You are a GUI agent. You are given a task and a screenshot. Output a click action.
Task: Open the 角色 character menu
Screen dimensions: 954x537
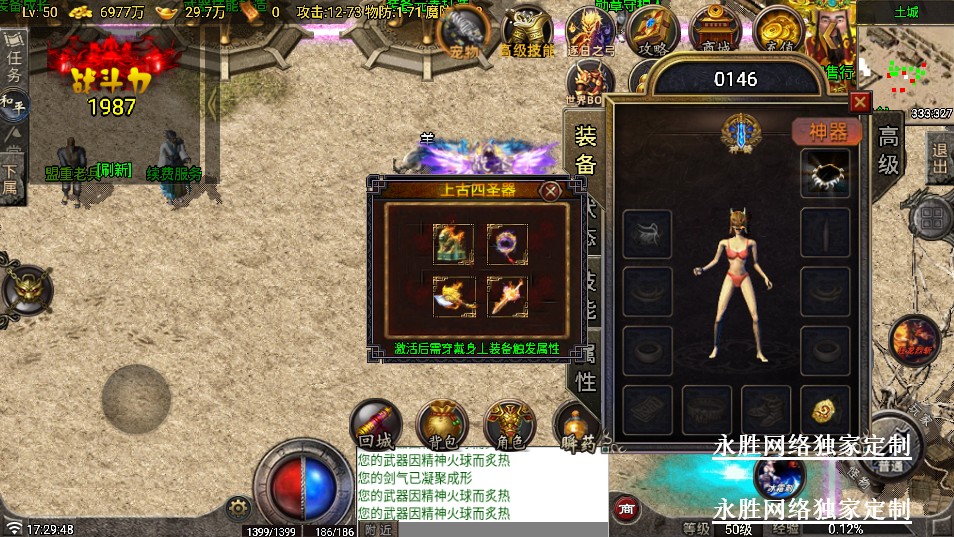point(509,422)
